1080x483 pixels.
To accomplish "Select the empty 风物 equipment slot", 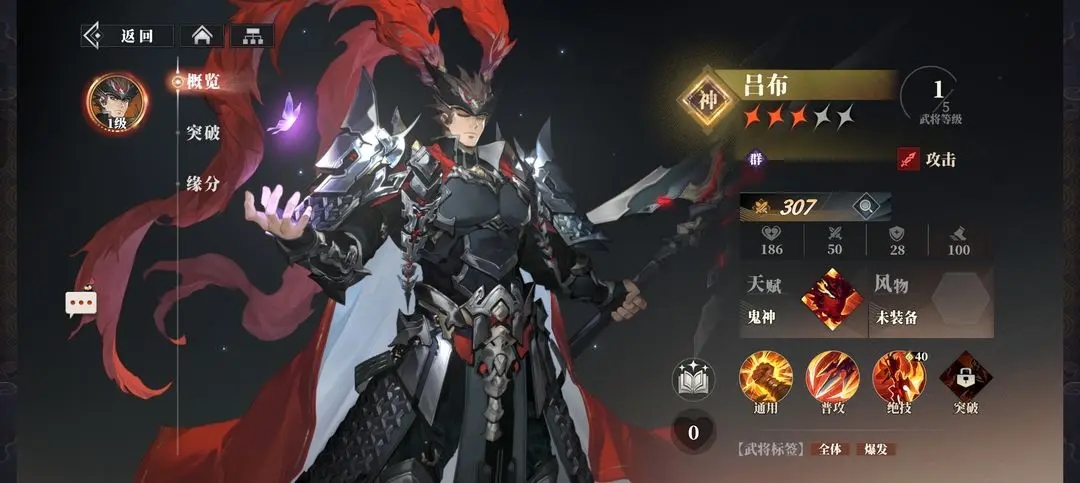I will [x=960, y=299].
